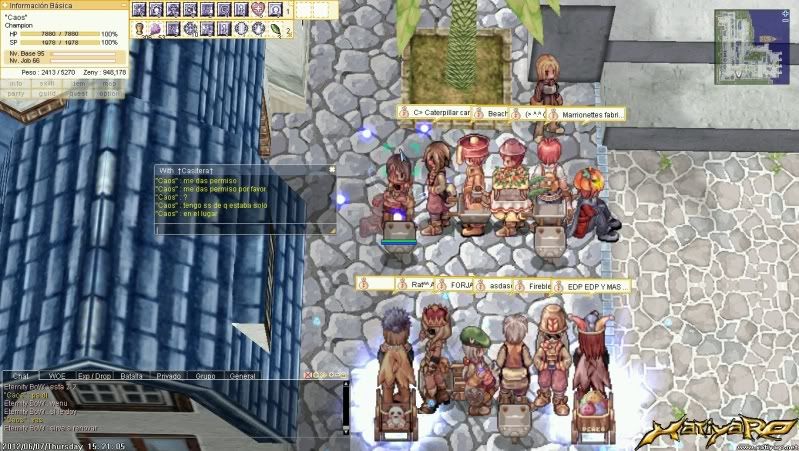Open the map button
This screenshot has width=799, height=451.
(110, 84)
